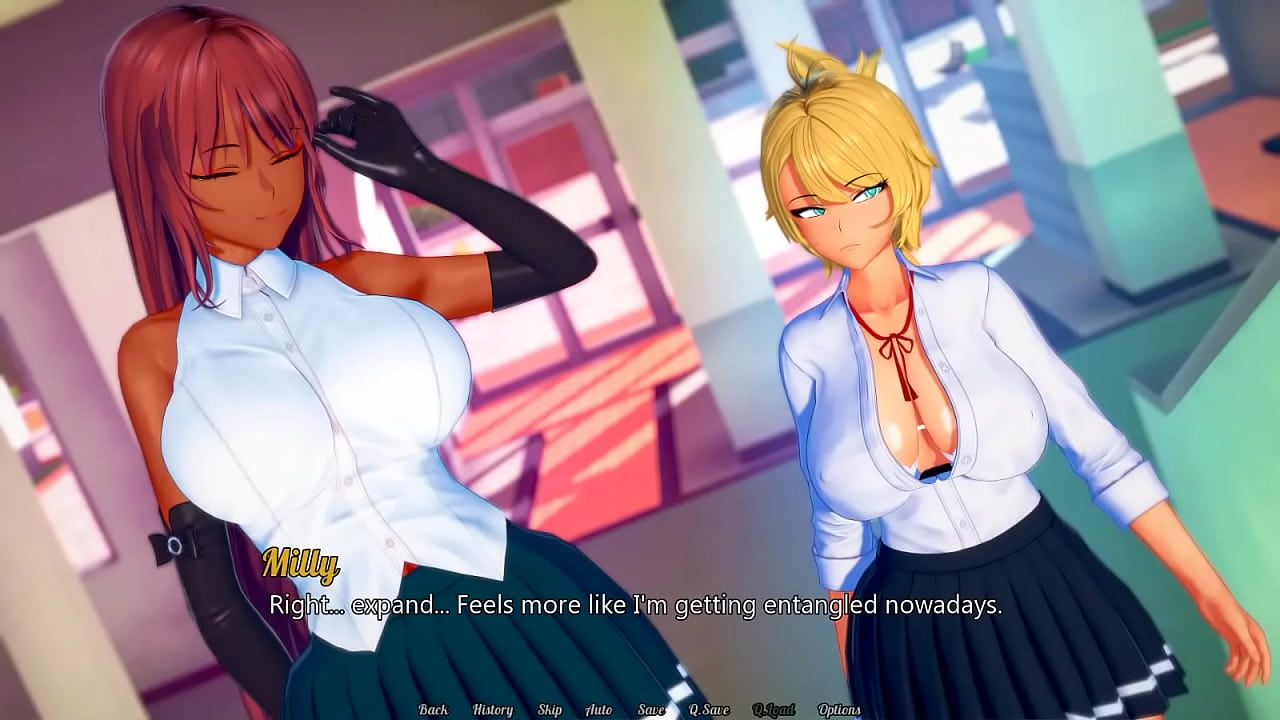Click the Auto label on the bottom bar
Screen dimensions: 1280x720
(x=598, y=708)
